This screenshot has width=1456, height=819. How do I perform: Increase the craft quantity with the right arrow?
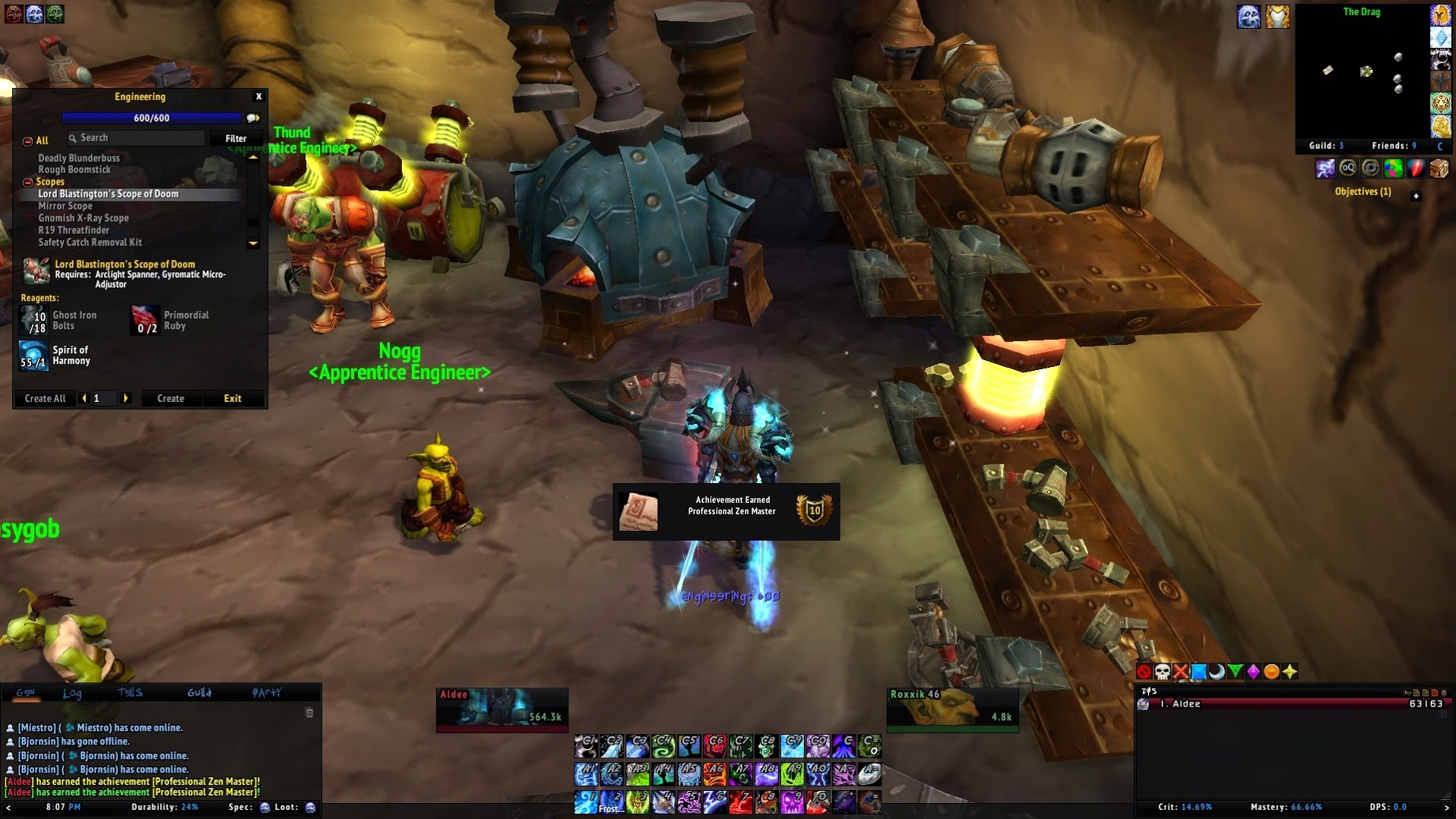point(126,398)
